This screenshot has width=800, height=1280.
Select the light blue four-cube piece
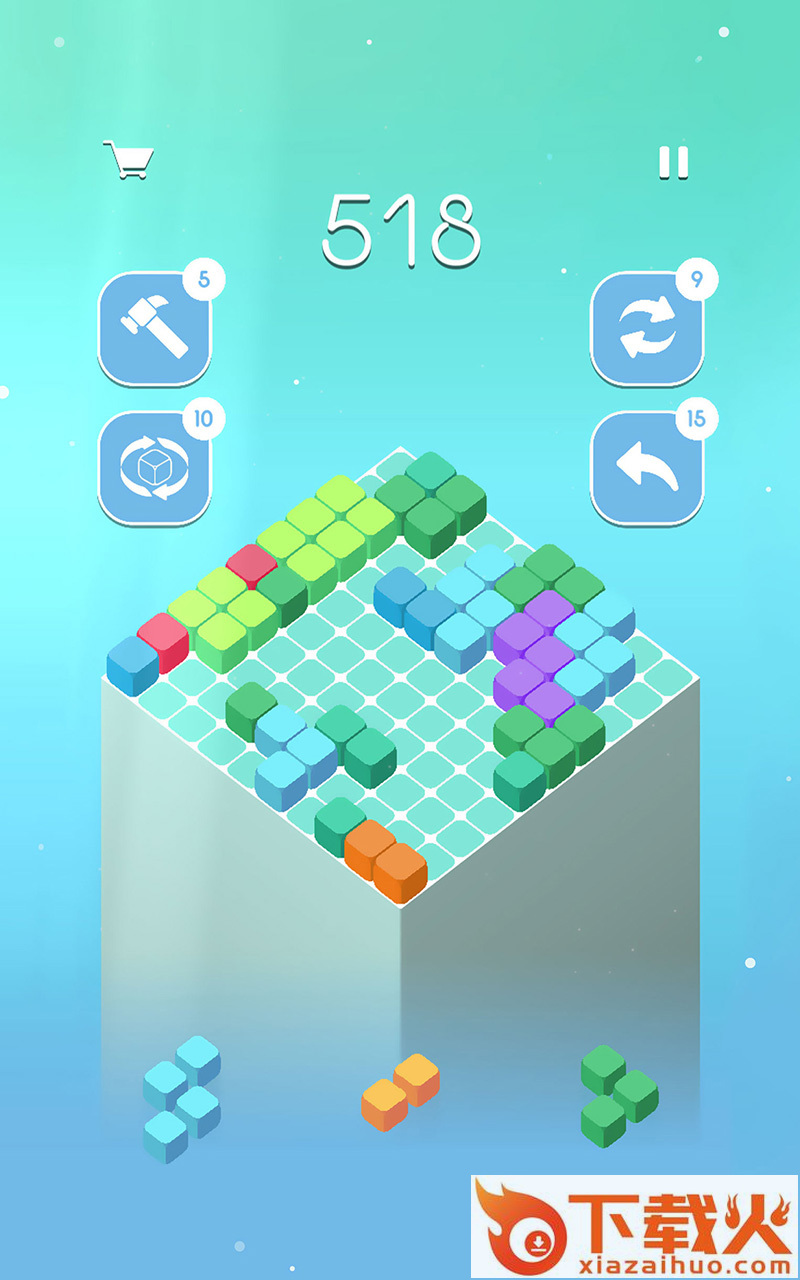click(x=182, y=1100)
